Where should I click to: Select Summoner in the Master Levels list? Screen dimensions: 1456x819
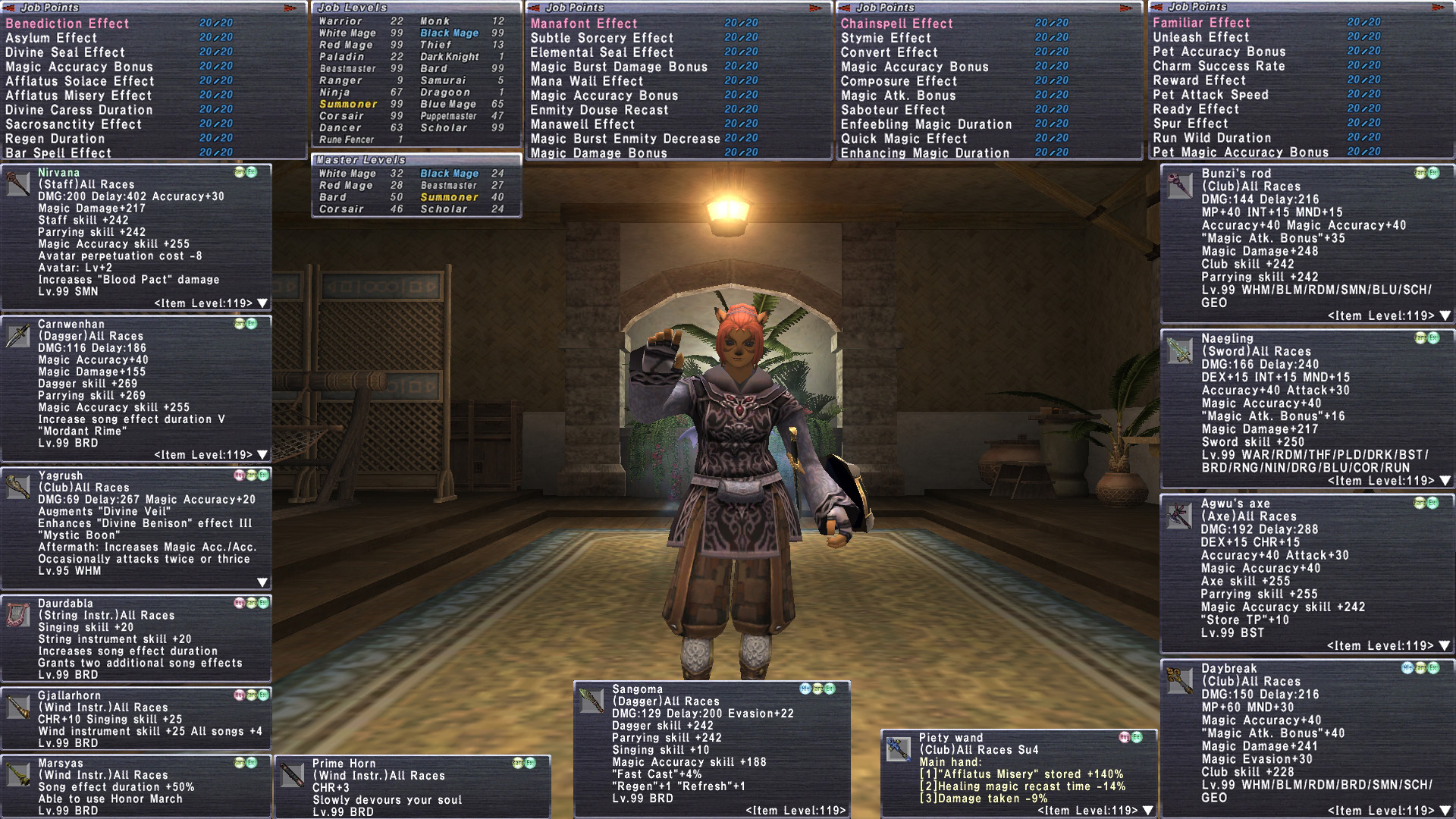coord(449,197)
